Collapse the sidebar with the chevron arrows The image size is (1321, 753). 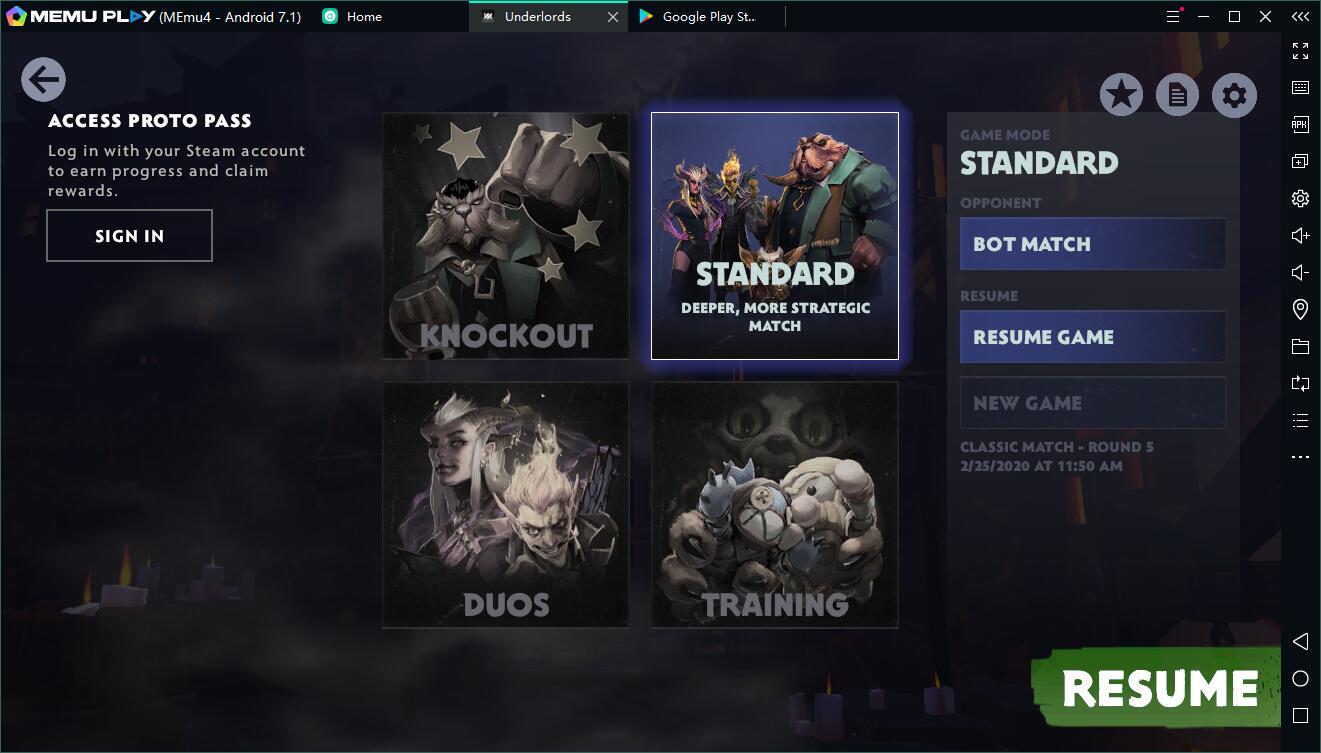pyautogui.click(x=1300, y=16)
